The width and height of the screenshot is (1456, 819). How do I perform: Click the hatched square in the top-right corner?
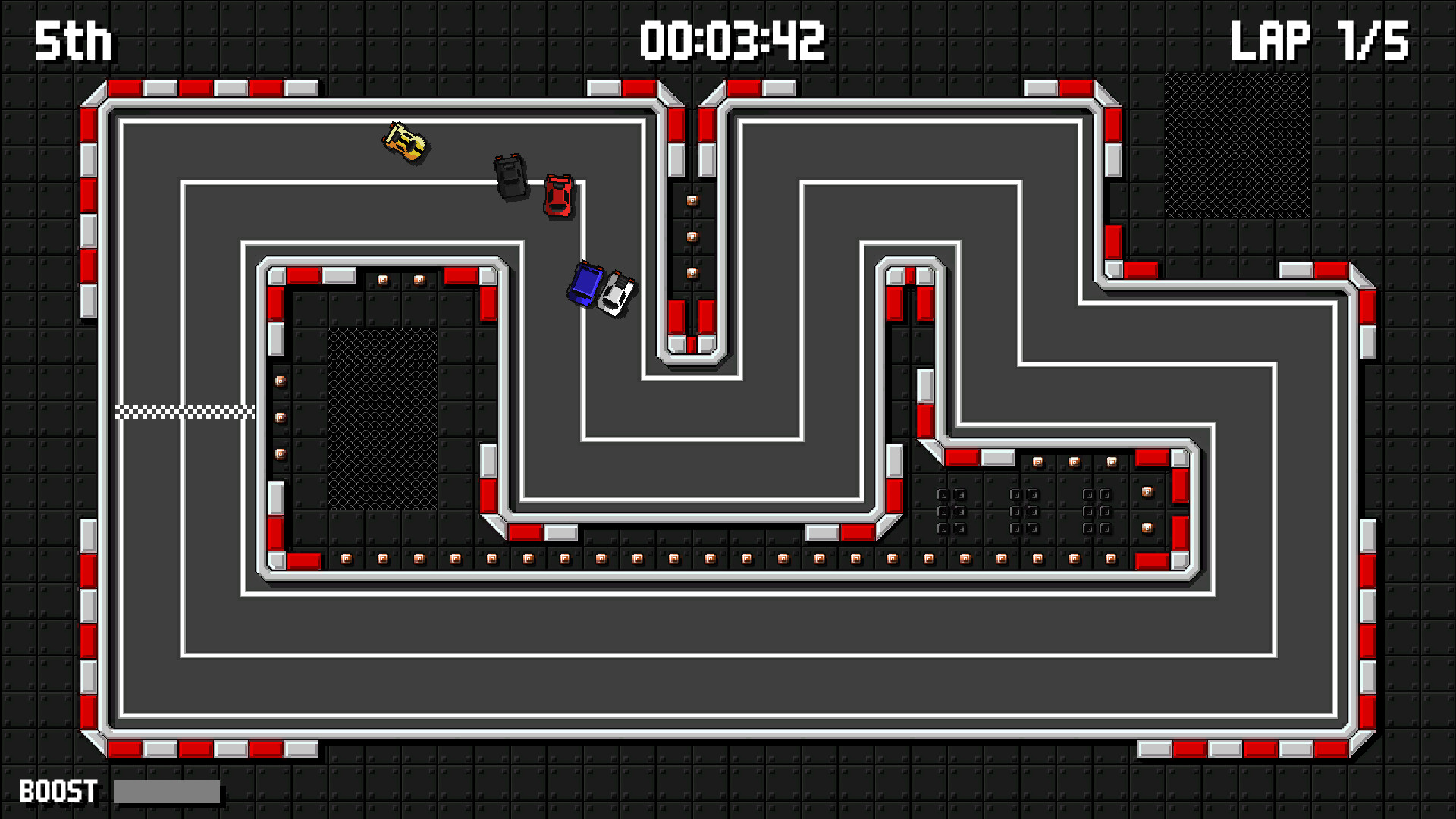point(1236,144)
